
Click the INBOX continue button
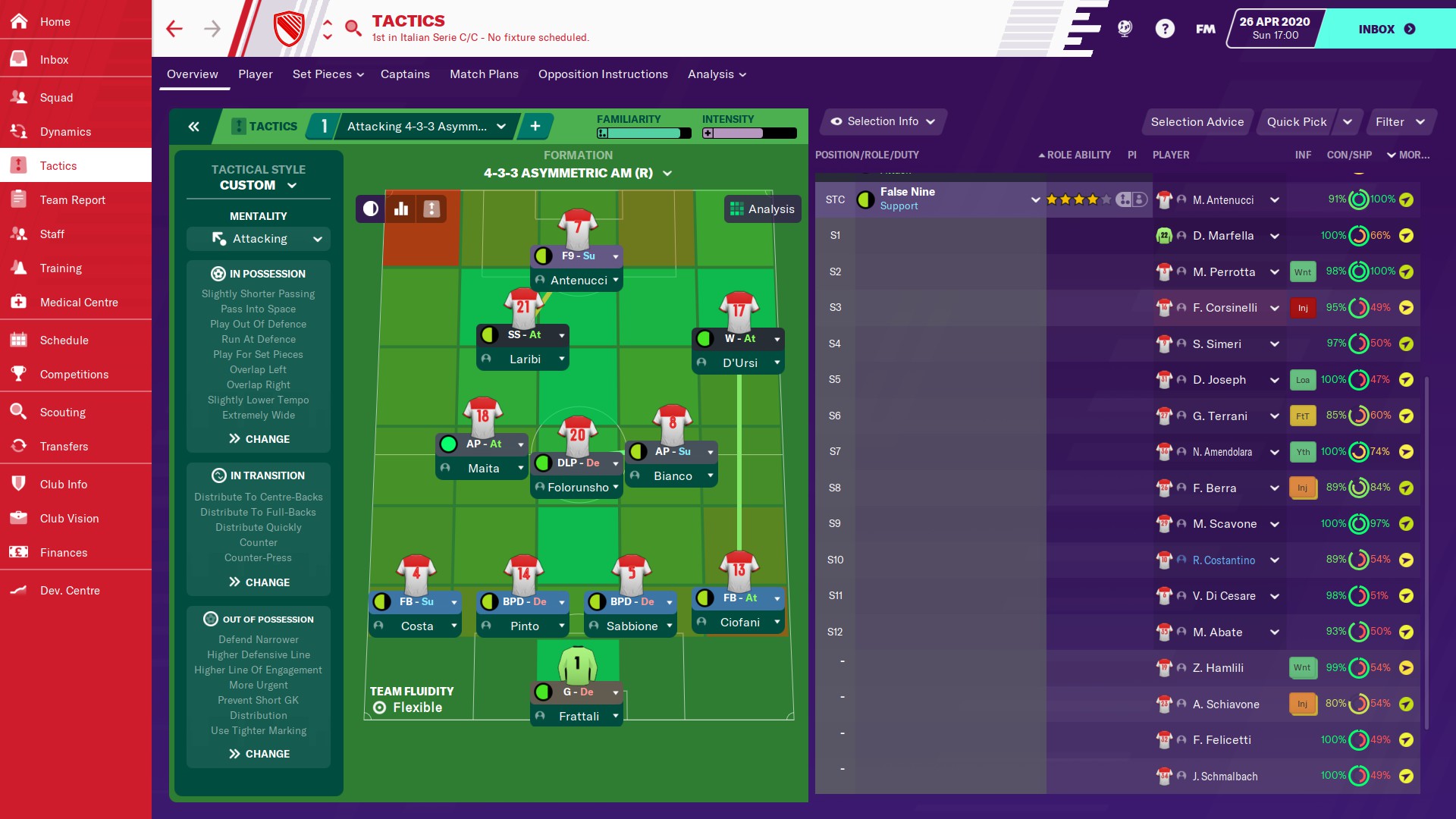click(x=1385, y=29)
